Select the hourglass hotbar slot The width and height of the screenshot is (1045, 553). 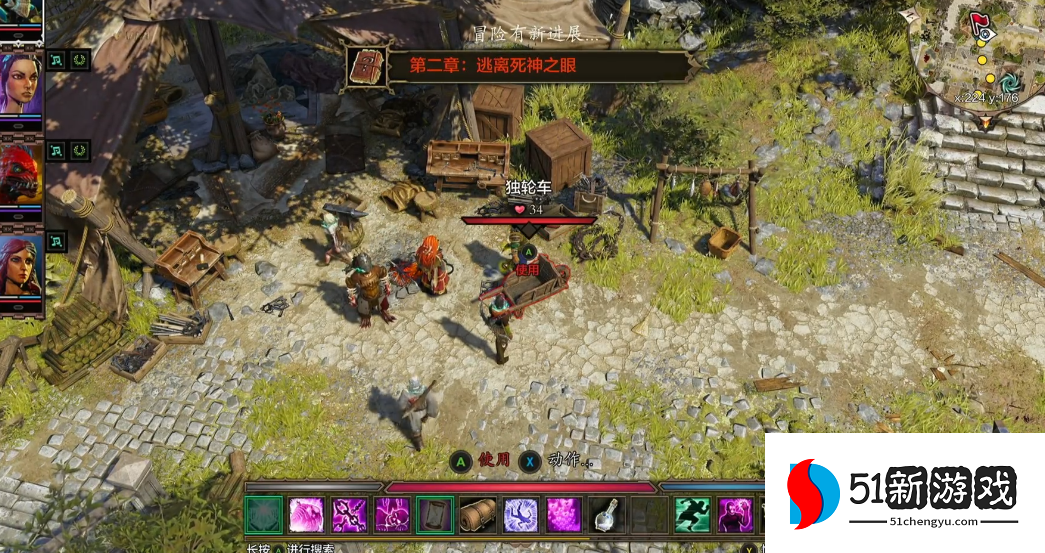[x=435, y=515]
